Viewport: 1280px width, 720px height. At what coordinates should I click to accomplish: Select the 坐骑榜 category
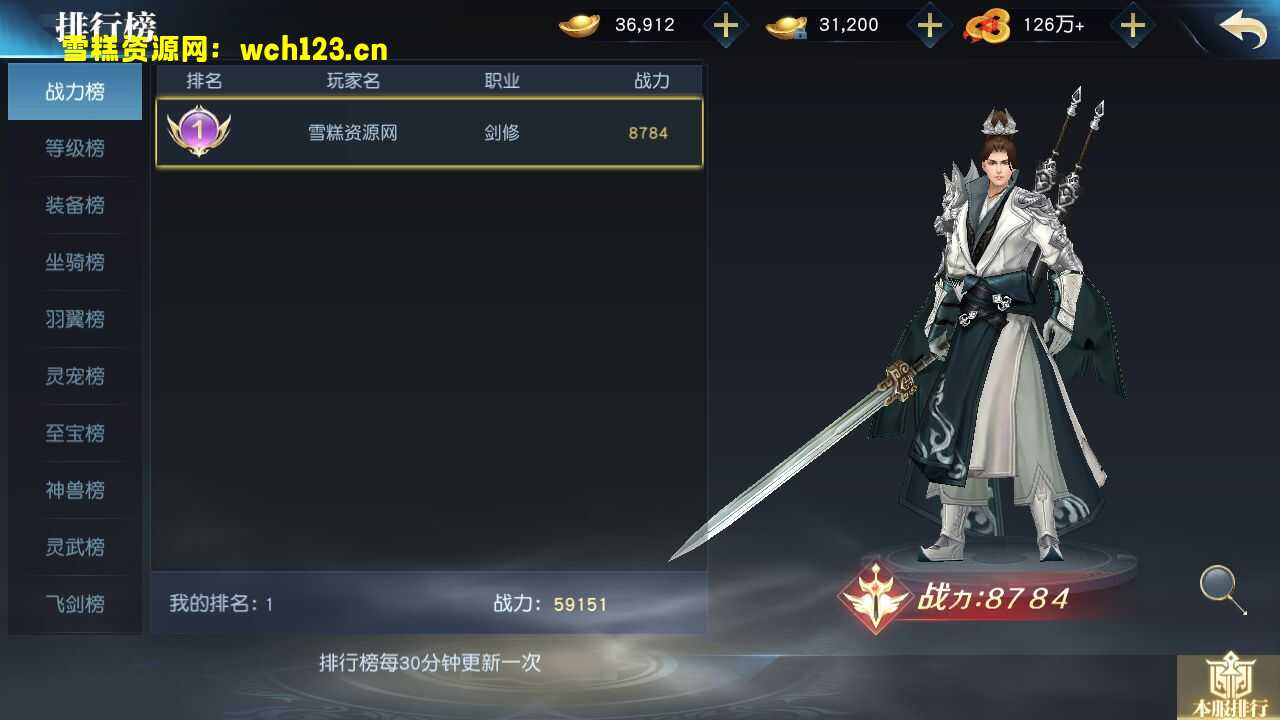point(74,262)
